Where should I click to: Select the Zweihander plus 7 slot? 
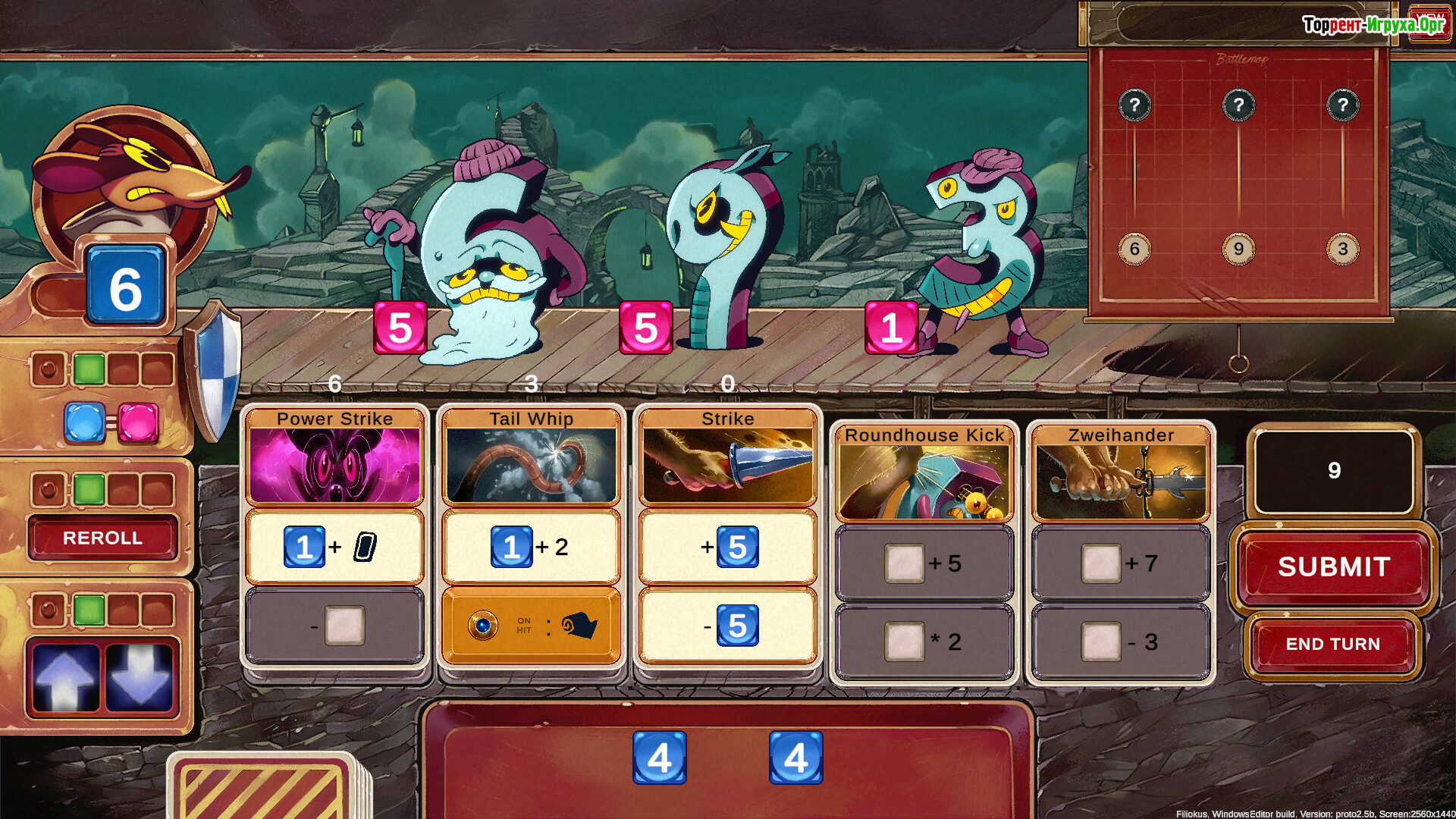[1120, 563]
